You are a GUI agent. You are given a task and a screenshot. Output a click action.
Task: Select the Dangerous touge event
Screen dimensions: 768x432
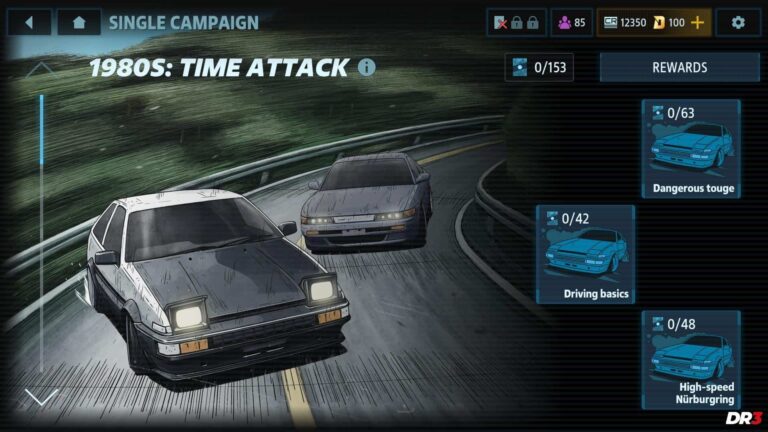point(692,149)
